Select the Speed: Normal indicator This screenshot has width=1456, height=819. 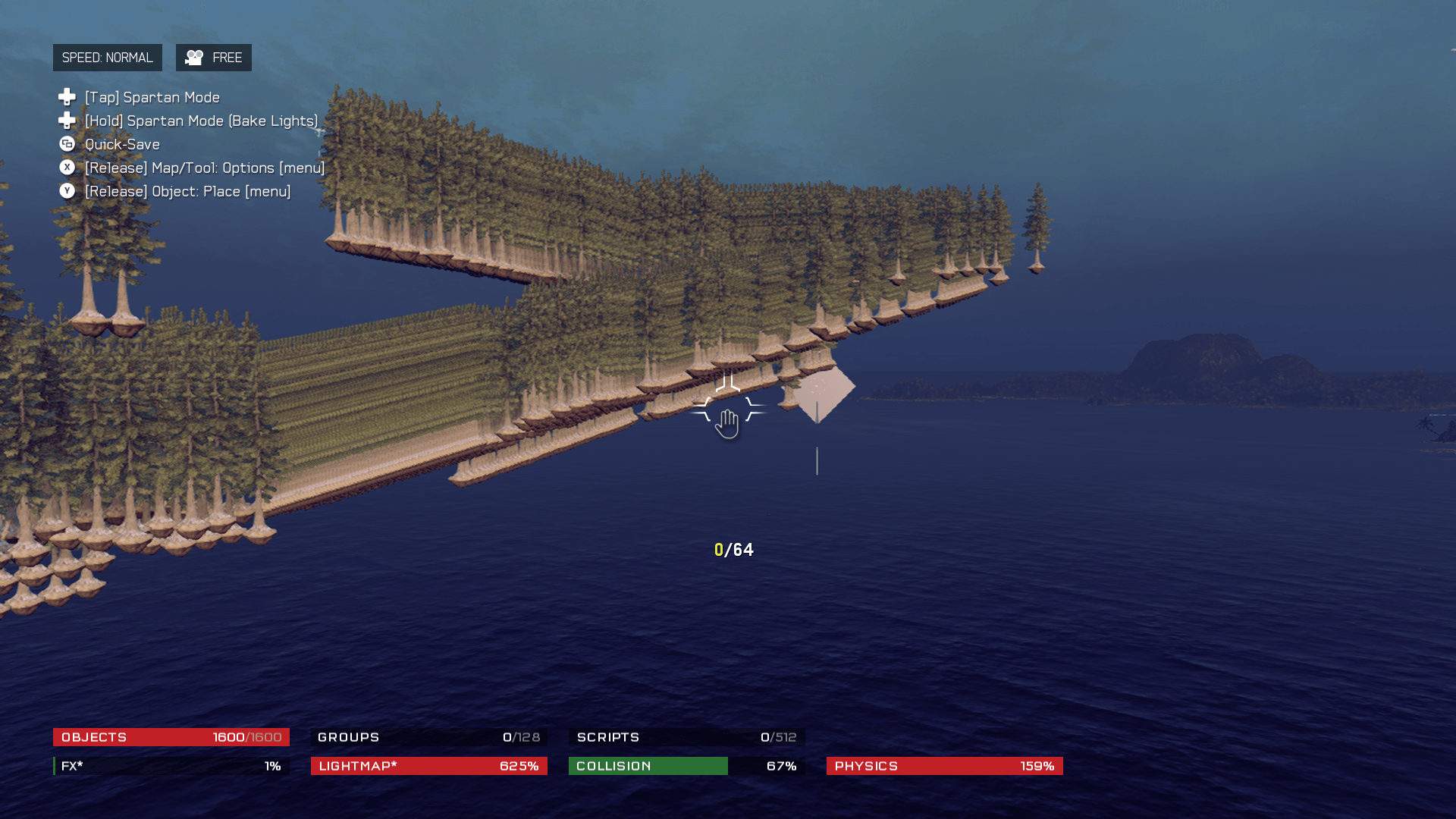click(x=107, y=58)
